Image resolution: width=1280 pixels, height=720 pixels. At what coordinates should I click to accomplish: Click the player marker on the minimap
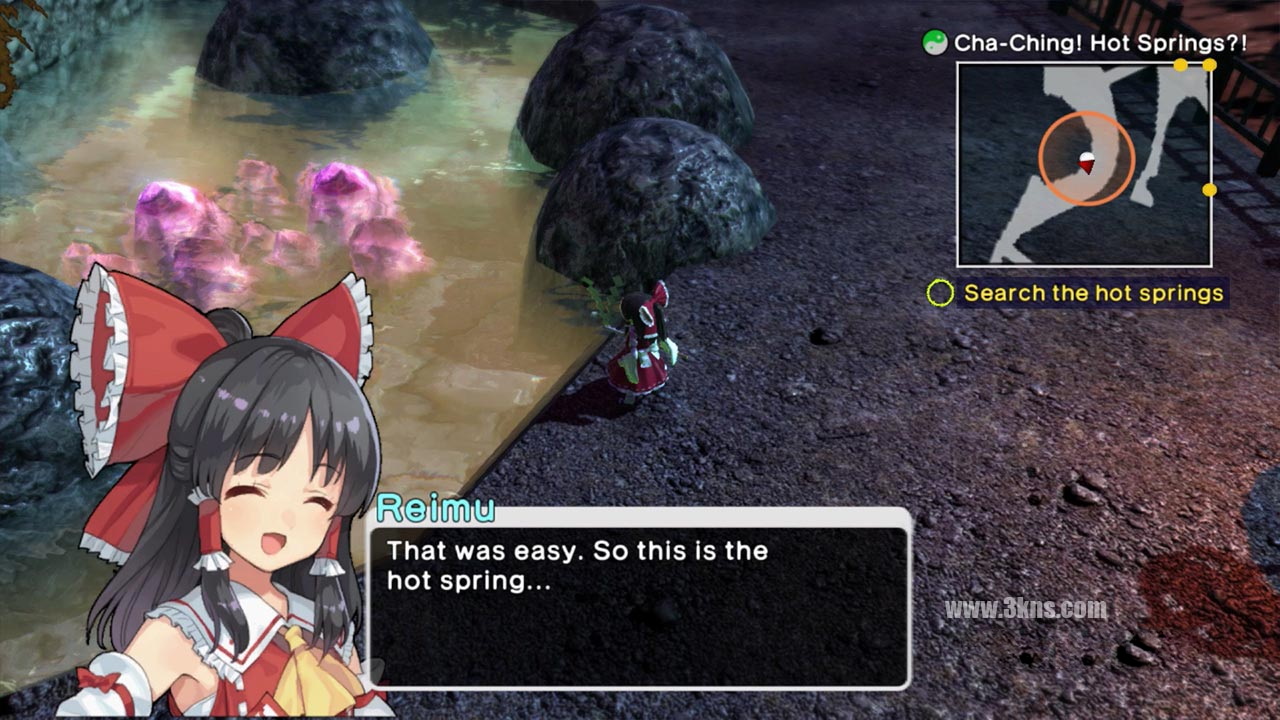pos(1086,160)
